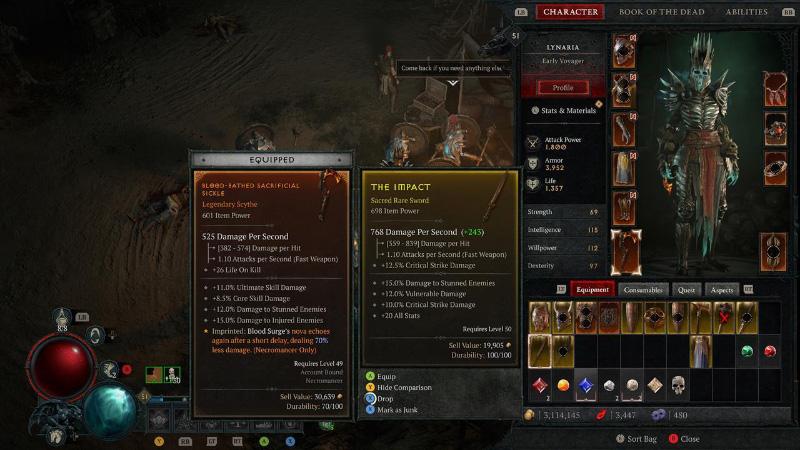
Task: Switch to the Quest inventory tab
Action: pos(686,289)
